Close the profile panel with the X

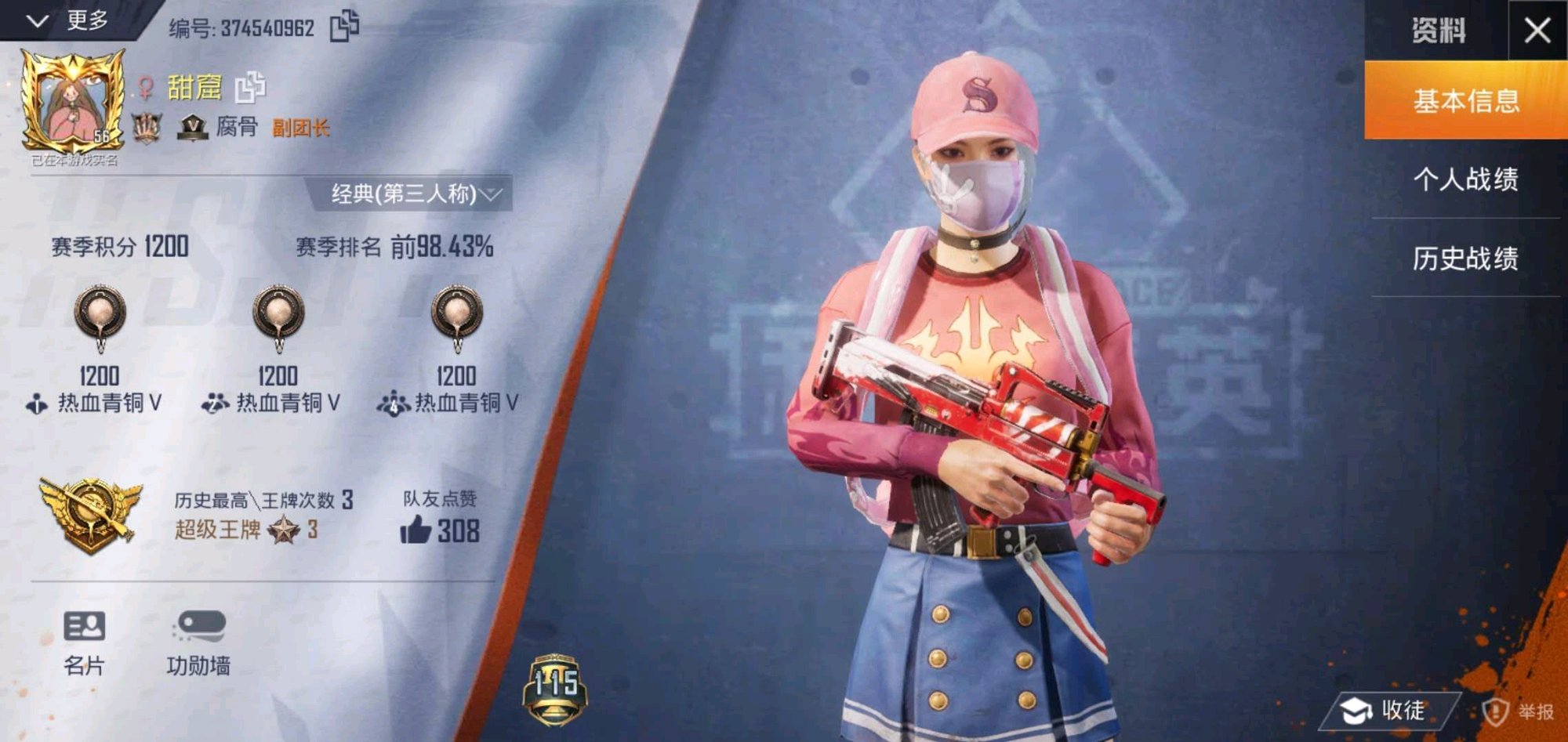[1537, 31]
